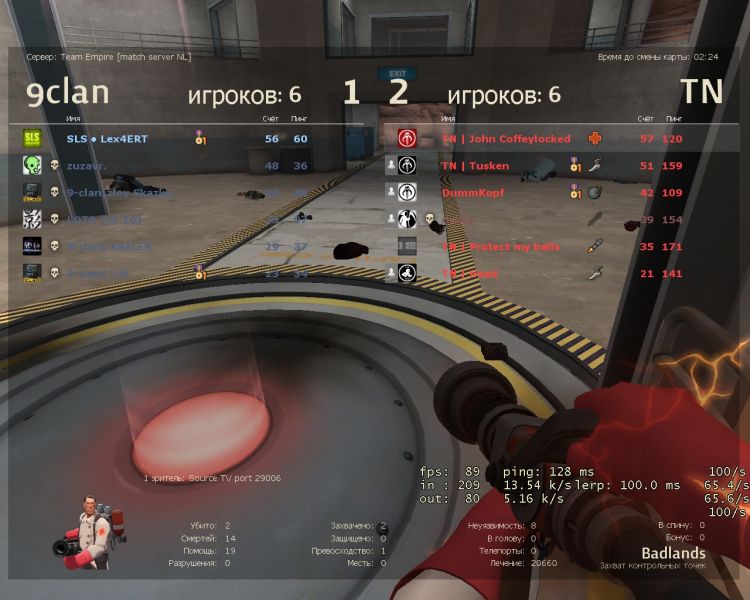Pick DummKopf in the scoreboard

click(473, 192)
